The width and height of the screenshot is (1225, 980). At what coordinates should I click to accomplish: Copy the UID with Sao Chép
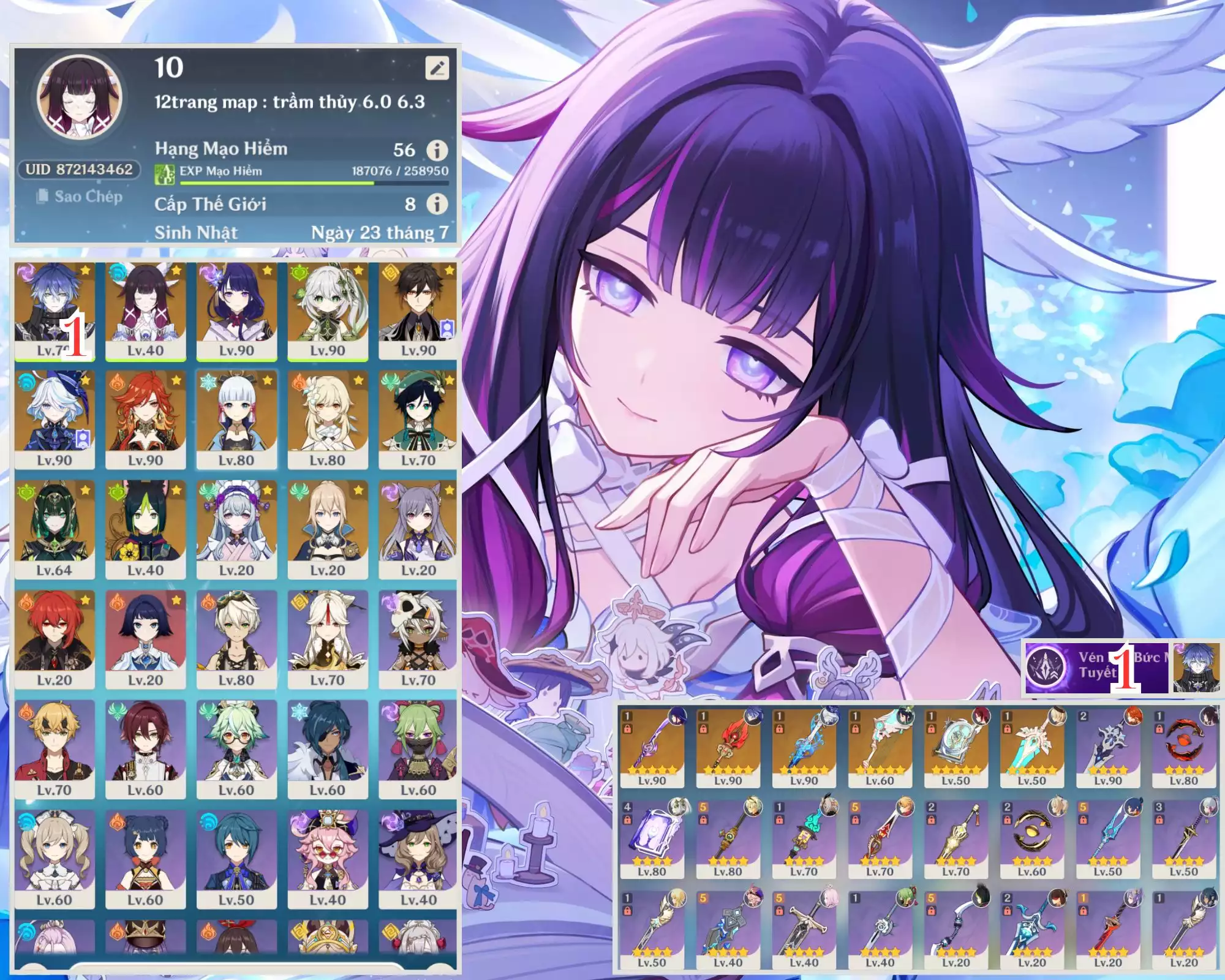80,197
